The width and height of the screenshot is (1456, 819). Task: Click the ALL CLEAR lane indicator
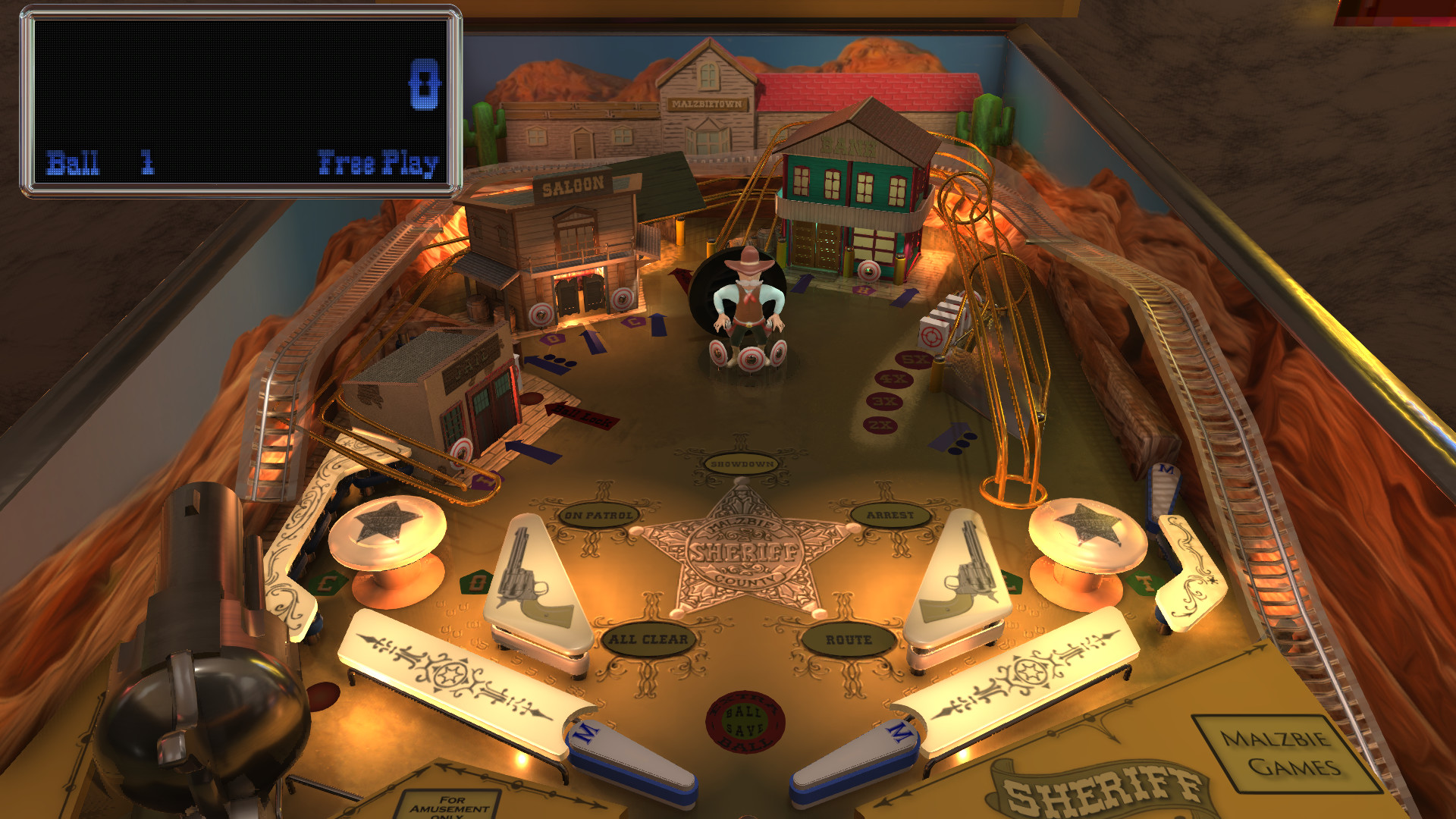coord(648,639)
